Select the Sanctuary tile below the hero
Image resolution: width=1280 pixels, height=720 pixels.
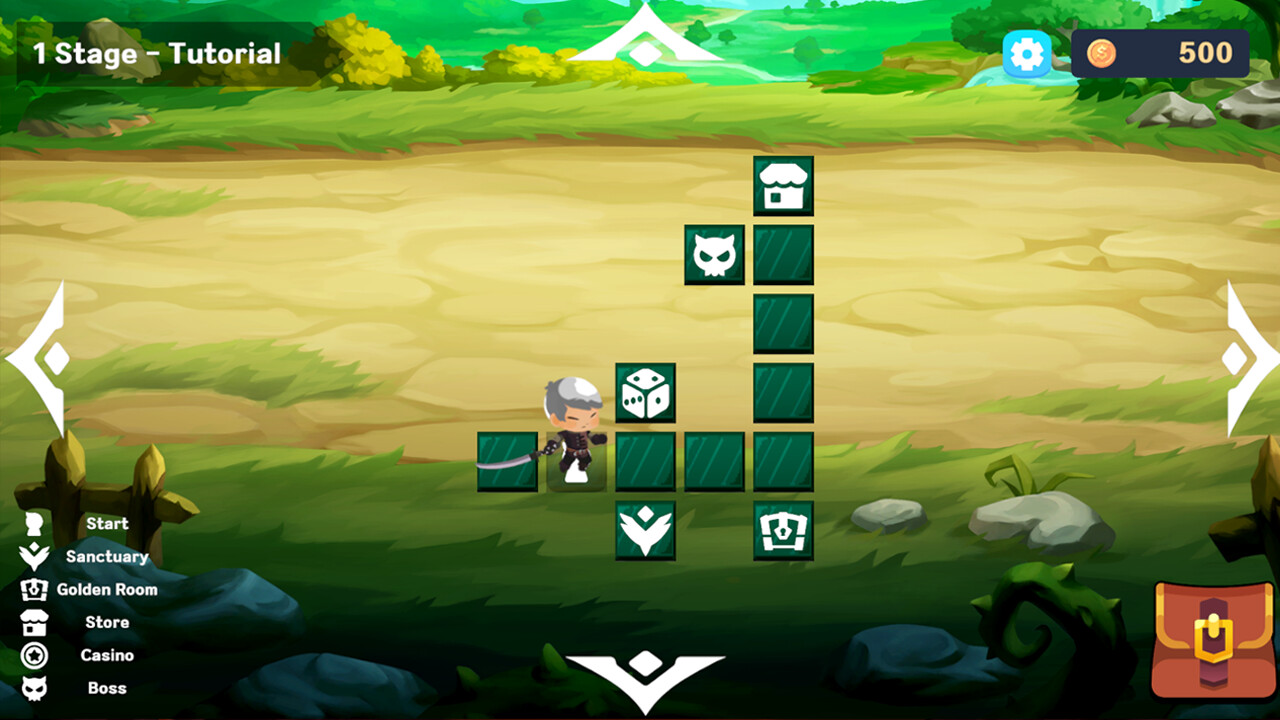[x=644, y=529]
